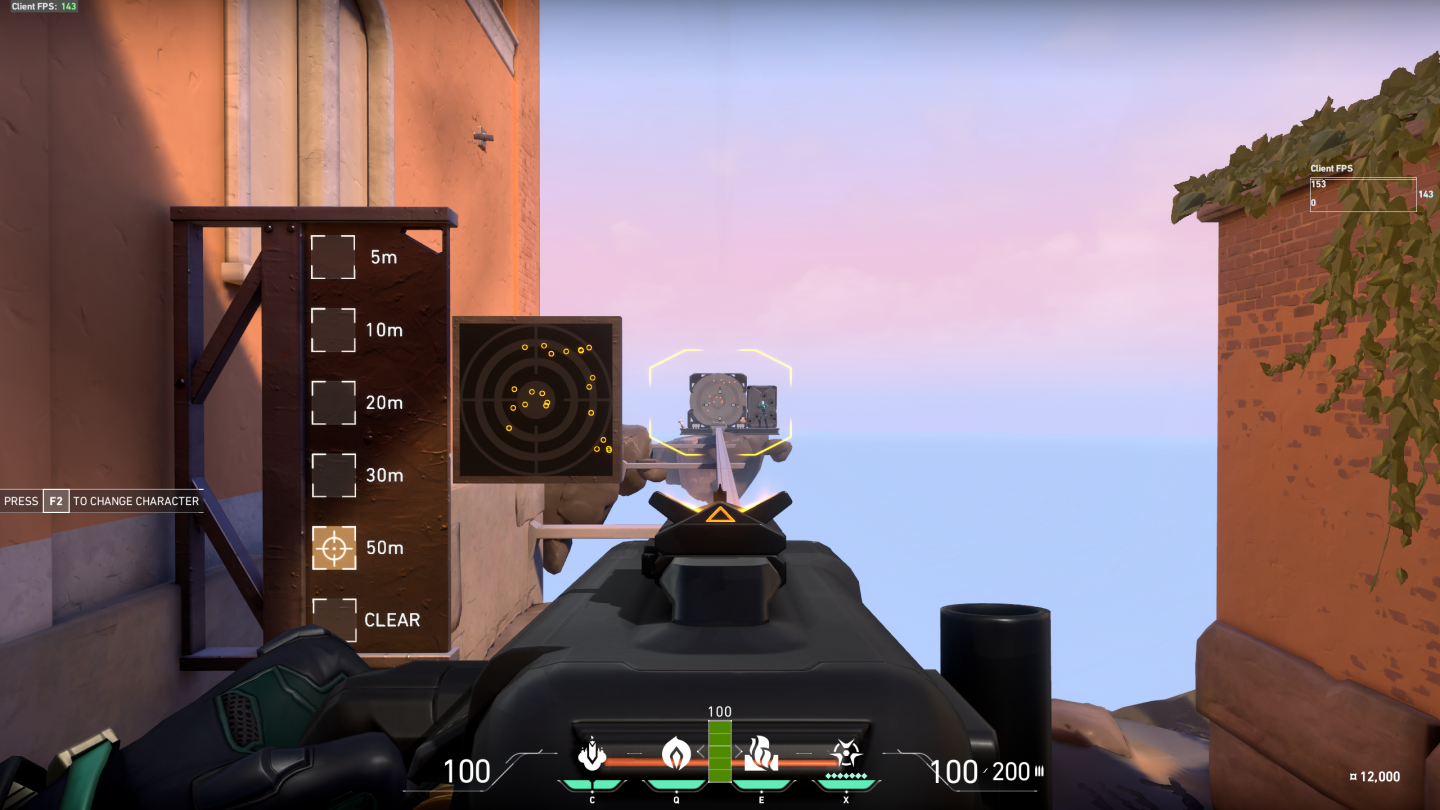Click the crosshair icon inside the 50m box

tap(334, 548)
